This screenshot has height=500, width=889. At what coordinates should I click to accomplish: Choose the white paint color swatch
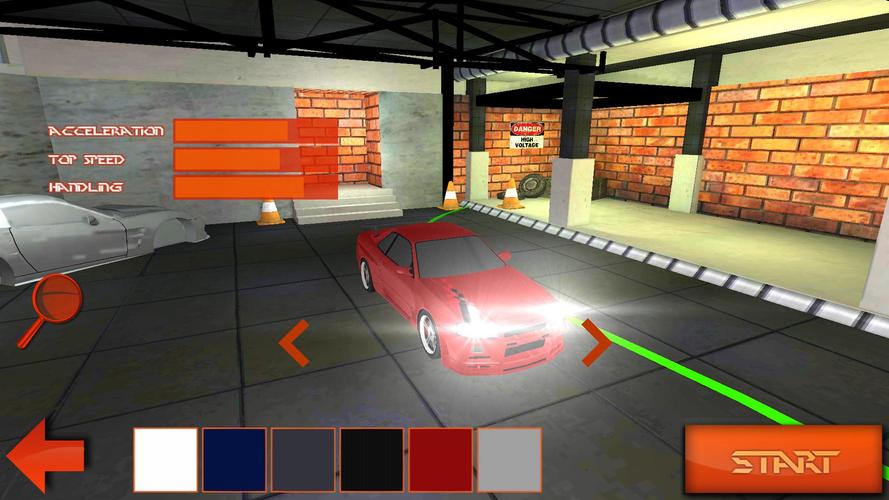165,460
